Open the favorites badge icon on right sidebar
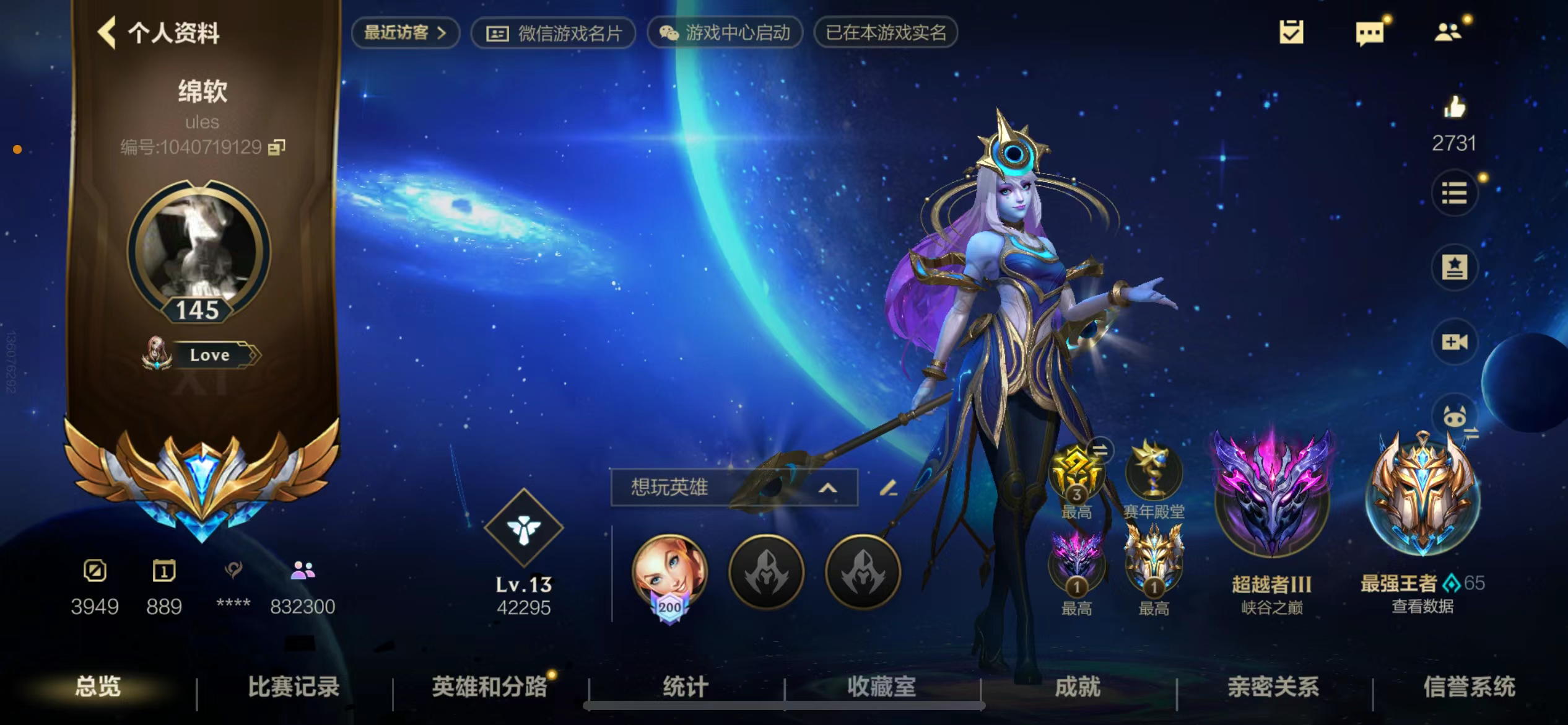 1455,268
